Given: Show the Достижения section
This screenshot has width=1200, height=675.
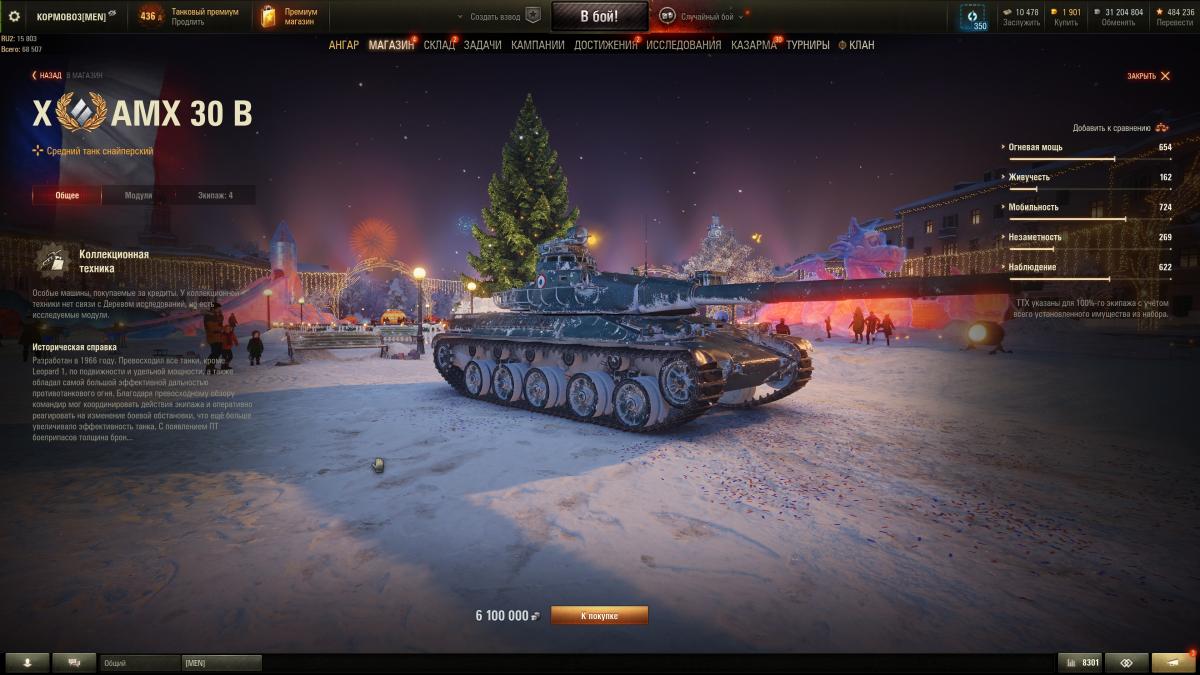Looking at the screenshot, I should point(605,45).
